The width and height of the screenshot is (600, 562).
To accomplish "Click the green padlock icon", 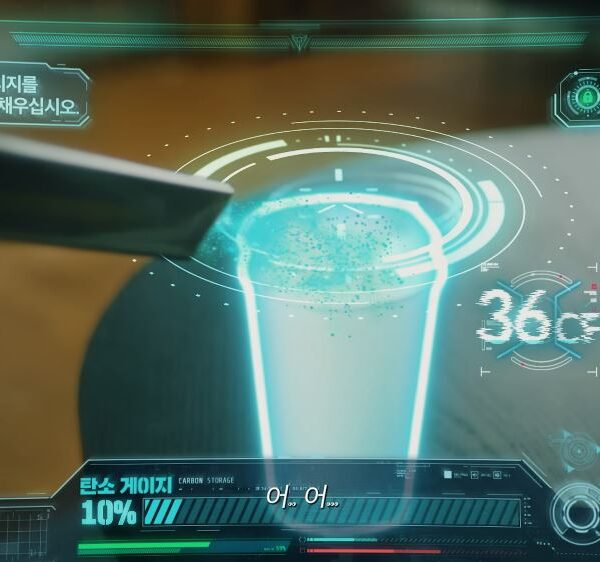I will click(579, 99).
